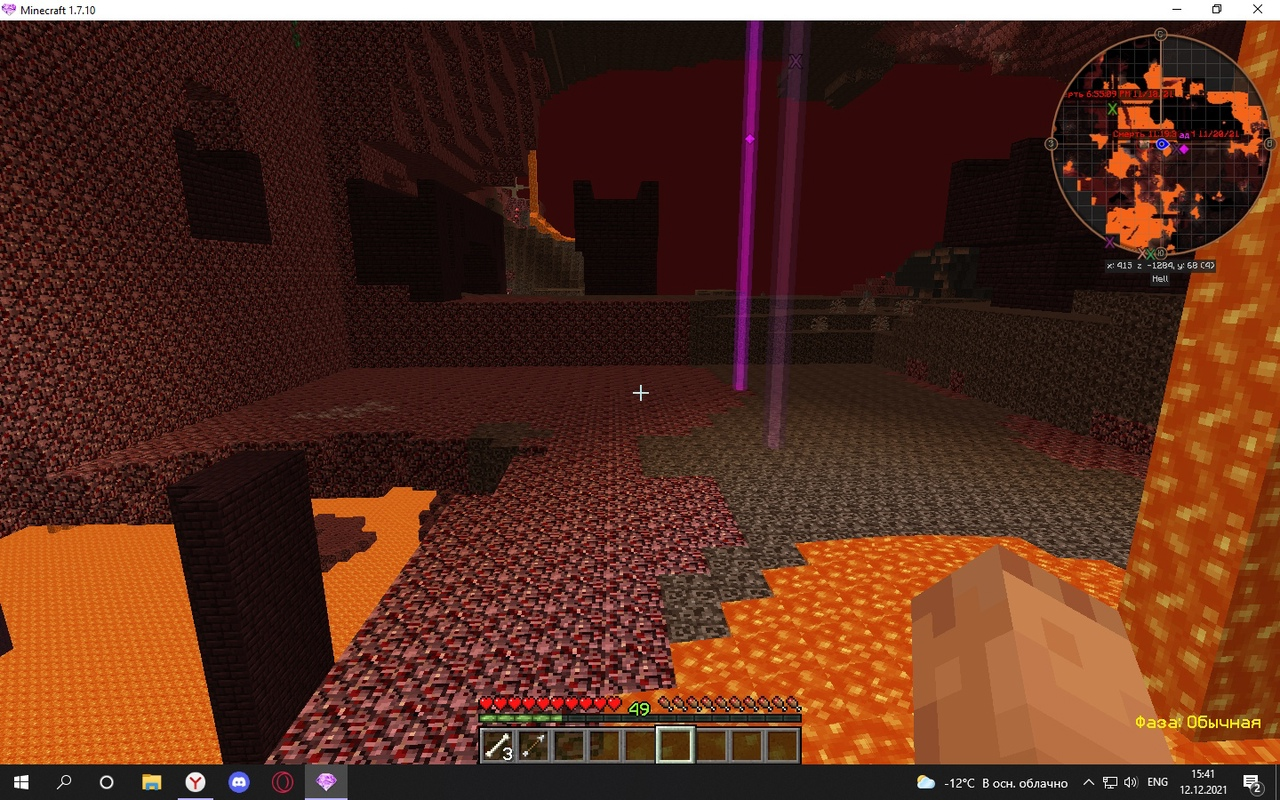Click the blue player marker on the minimap
This screenshot has width=1280, height=800.
[1162, 144]
